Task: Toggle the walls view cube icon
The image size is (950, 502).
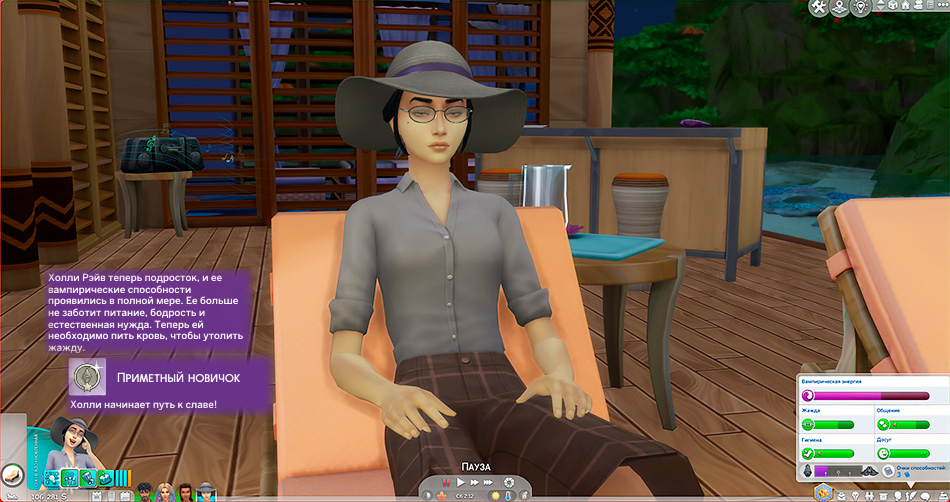Action: (x=895, y=8)
